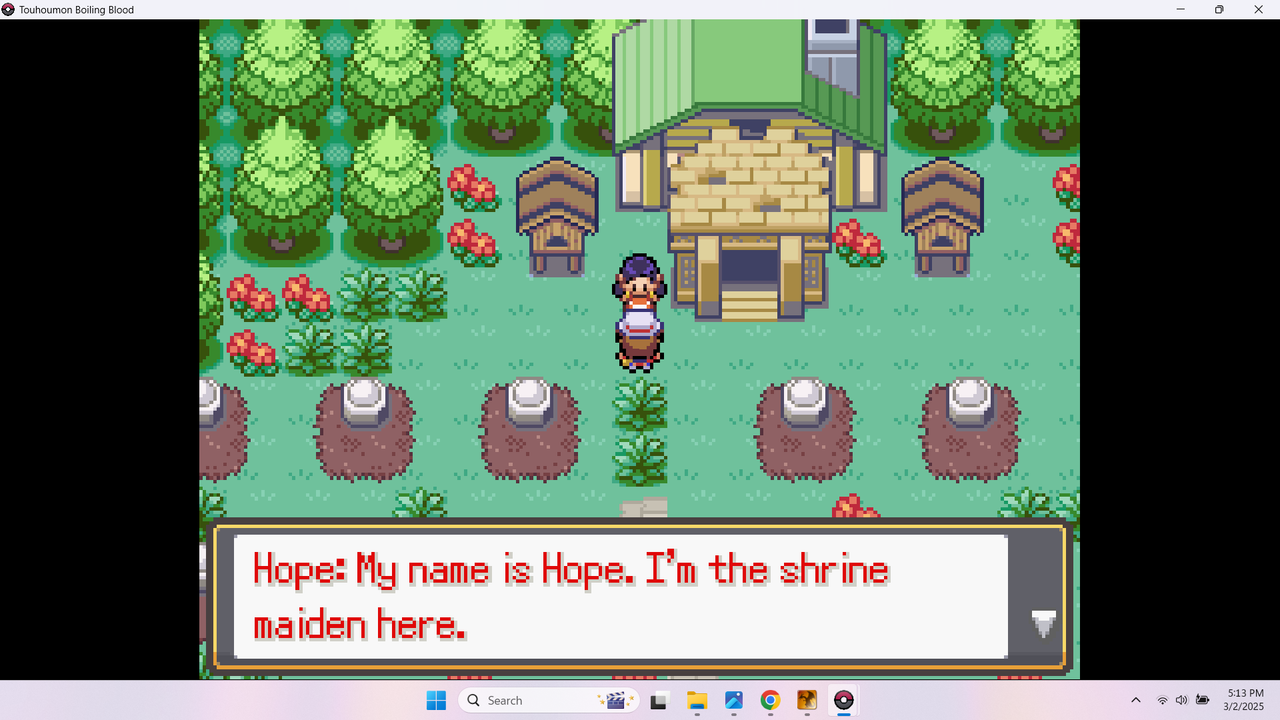Open Task View from the taskbar
This screenshot has height=720, width=1280.
coord(659,700)
